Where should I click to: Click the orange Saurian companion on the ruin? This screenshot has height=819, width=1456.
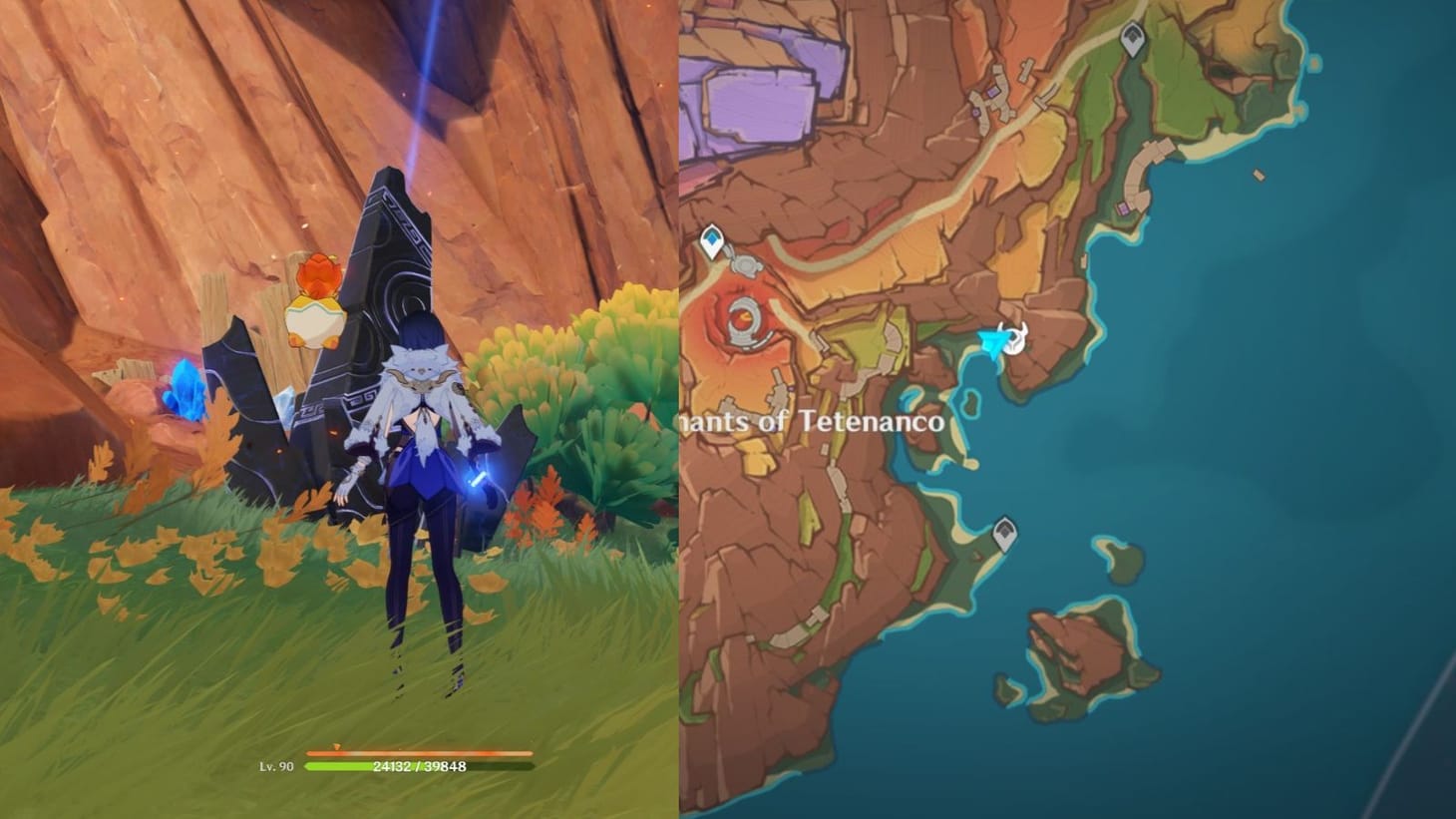pos(314,294)
